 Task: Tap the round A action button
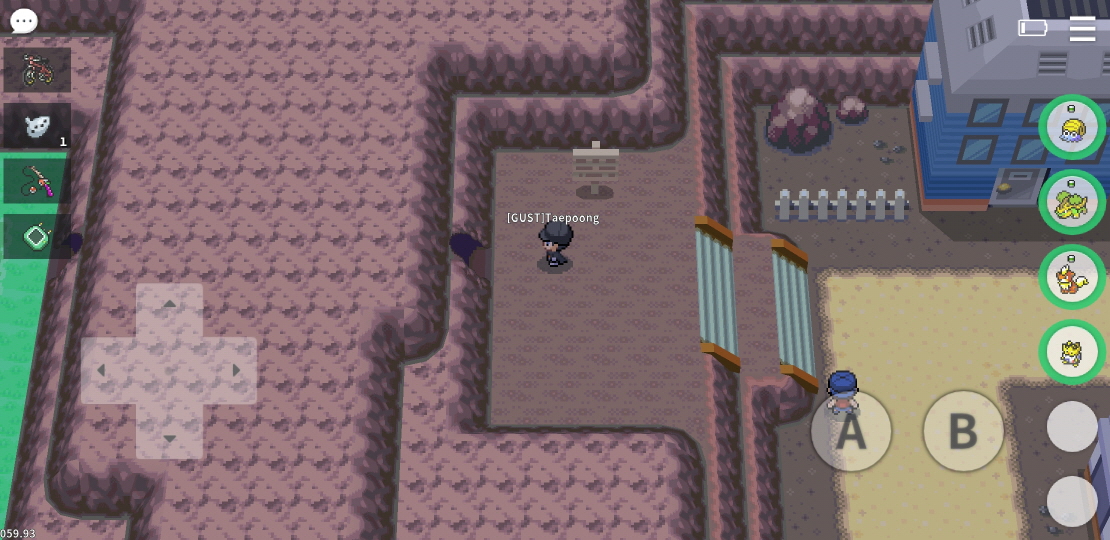[851, 431]
